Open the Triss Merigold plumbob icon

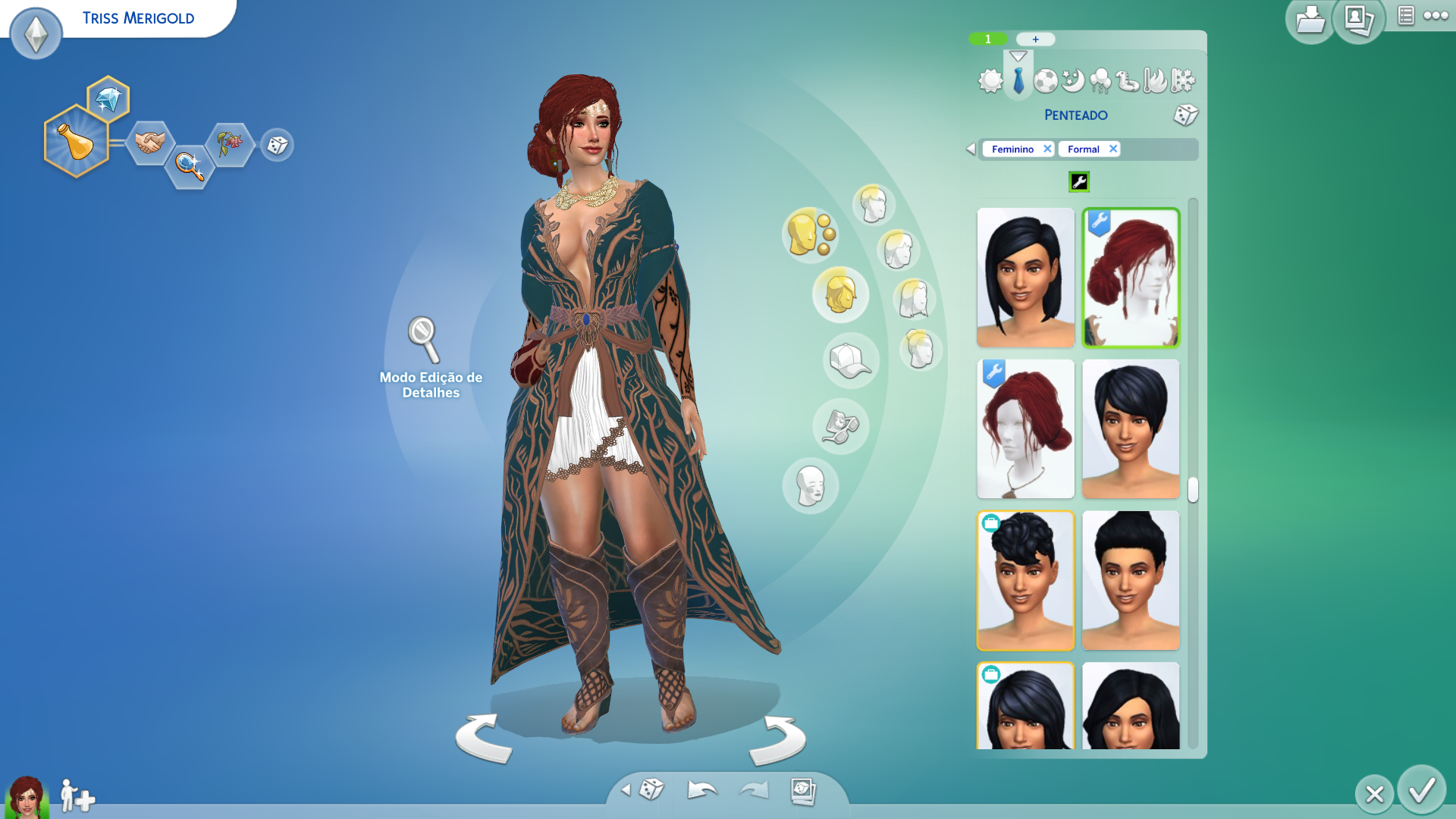pyautogui.click(x=36, y=33)
